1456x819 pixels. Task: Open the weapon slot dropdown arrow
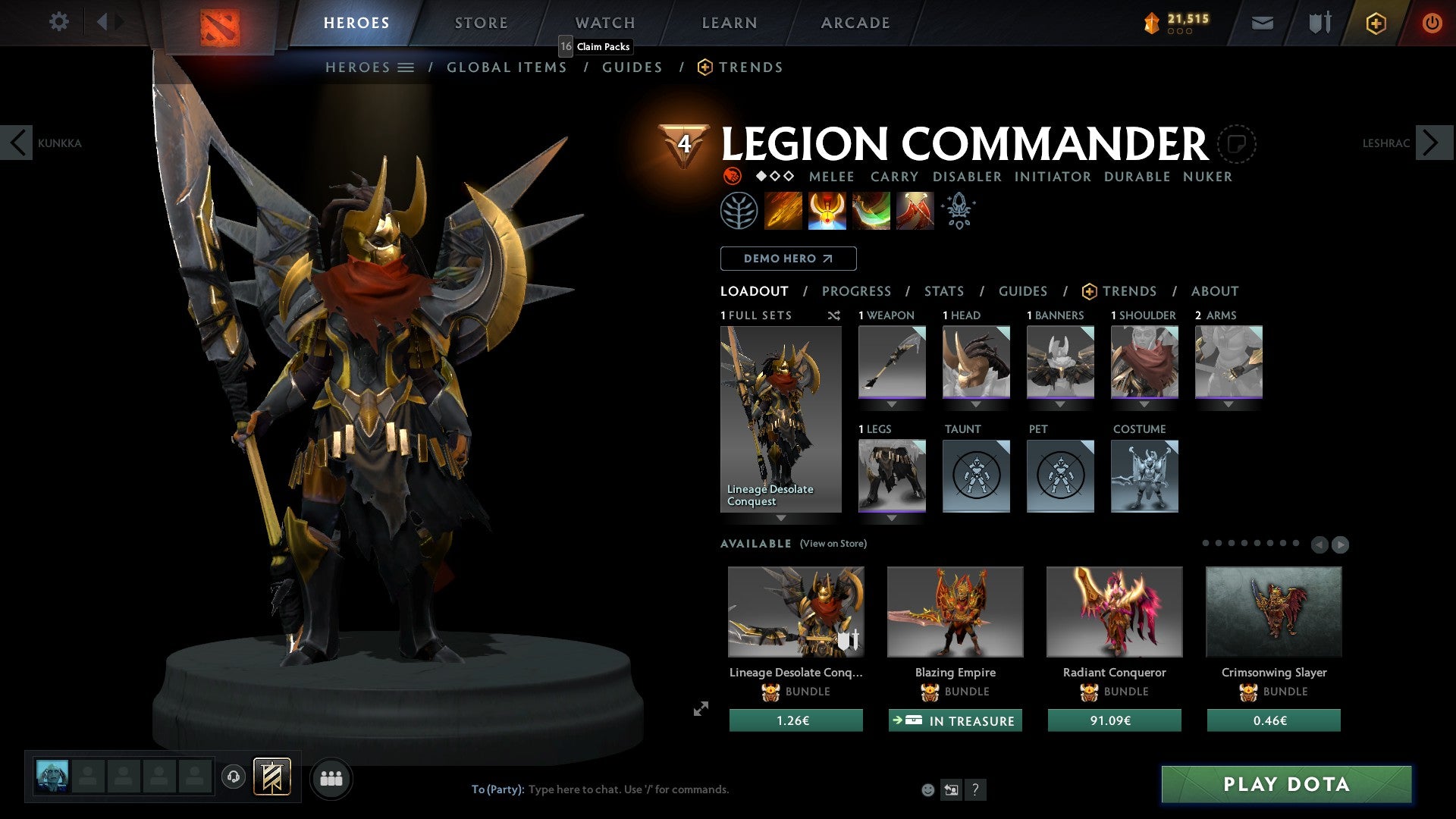click(x=892, y=404)
